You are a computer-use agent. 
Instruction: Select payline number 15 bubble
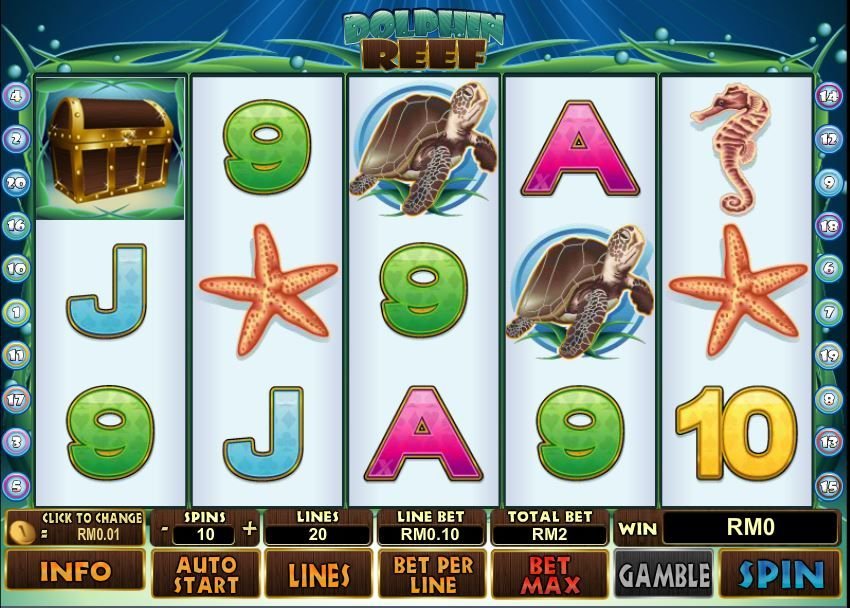pos(829,486)
